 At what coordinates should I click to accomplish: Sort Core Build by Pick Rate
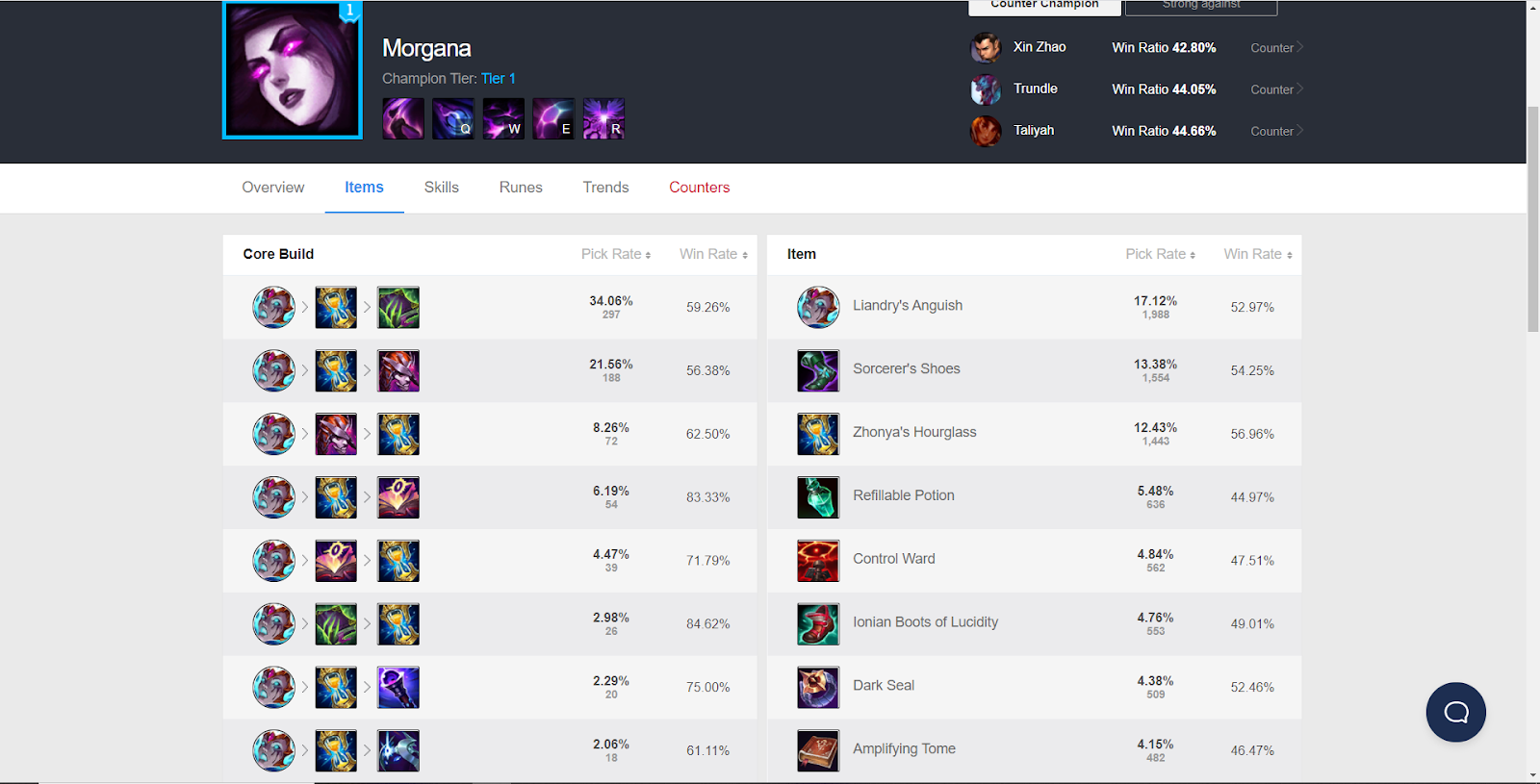tap(616, 254)
